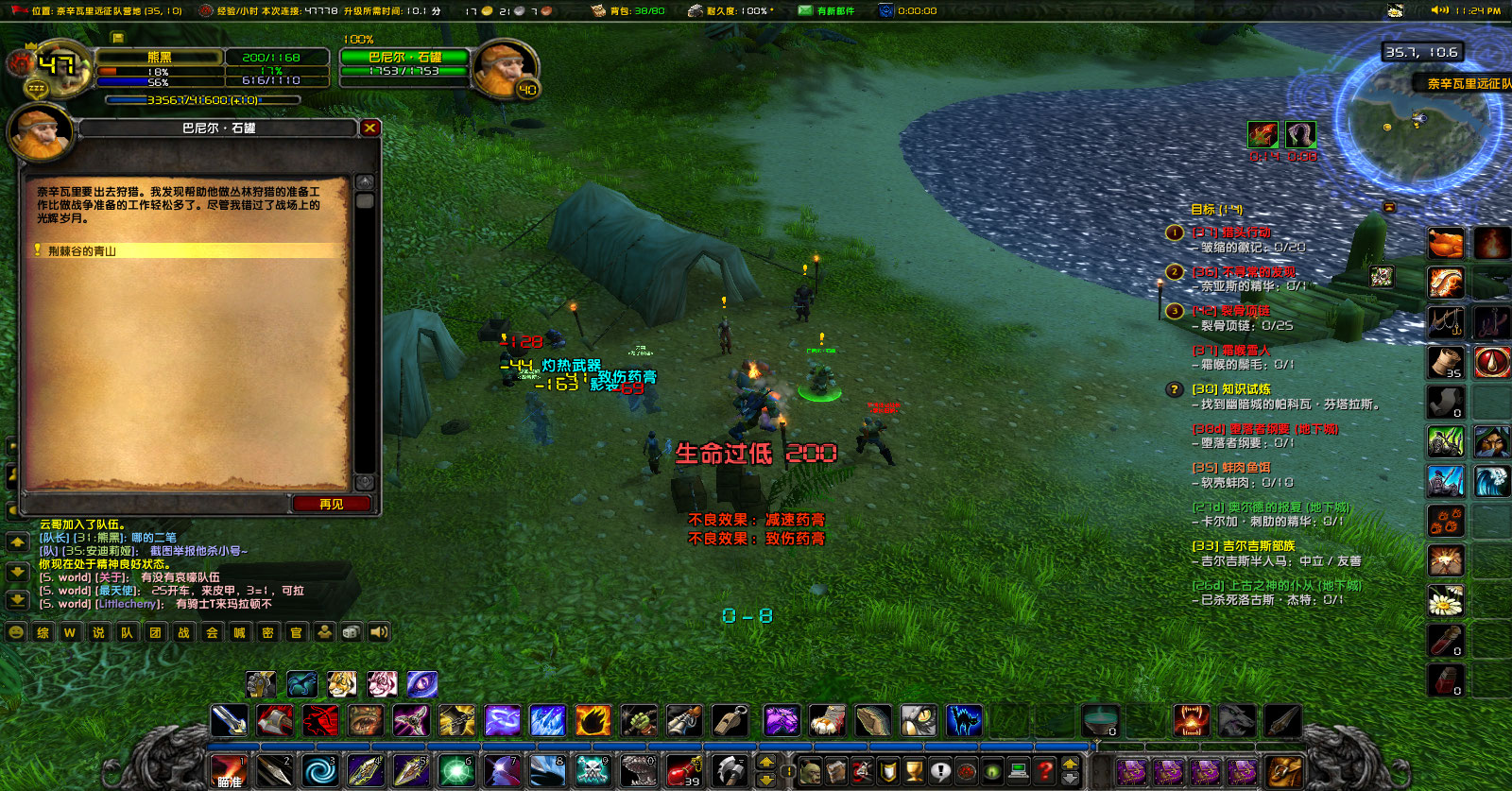Check new mail via the green envelope icon
Screen dimensions: 1512x791
click(806, 10)
